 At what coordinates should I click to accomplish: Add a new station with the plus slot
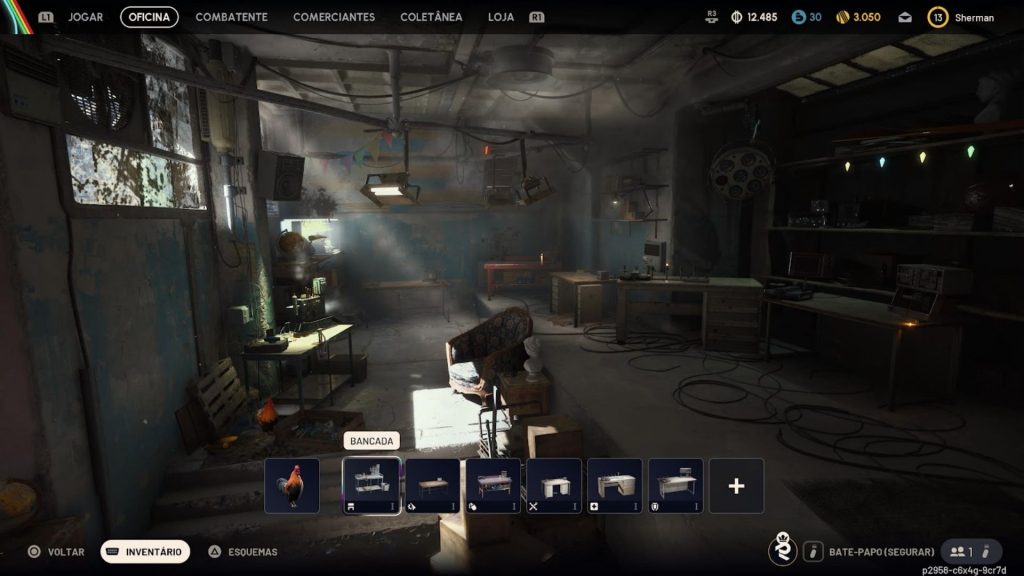pyautogui.click(x=737, y=486)
